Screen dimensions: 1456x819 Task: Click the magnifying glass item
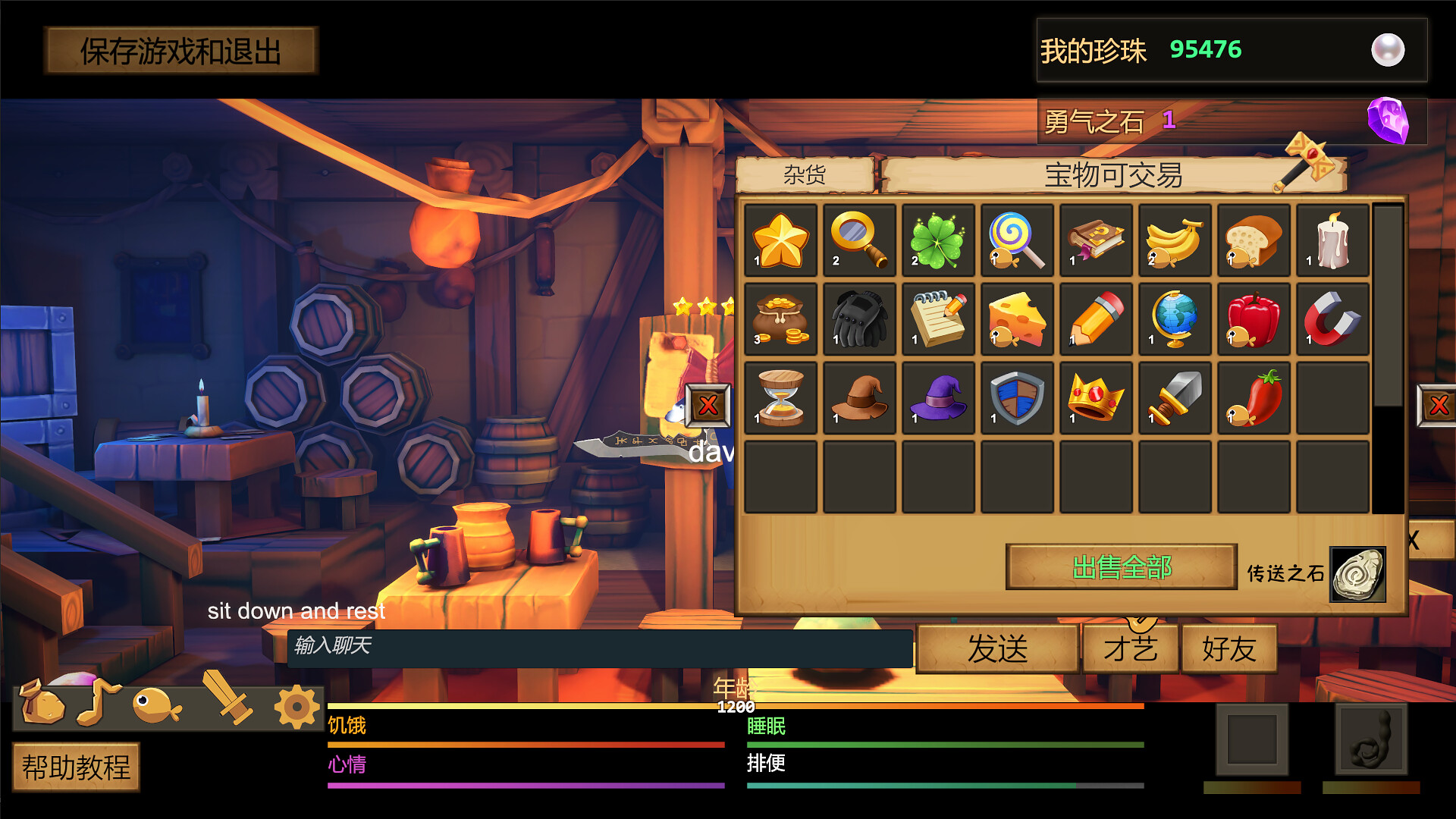coord(859,241)
